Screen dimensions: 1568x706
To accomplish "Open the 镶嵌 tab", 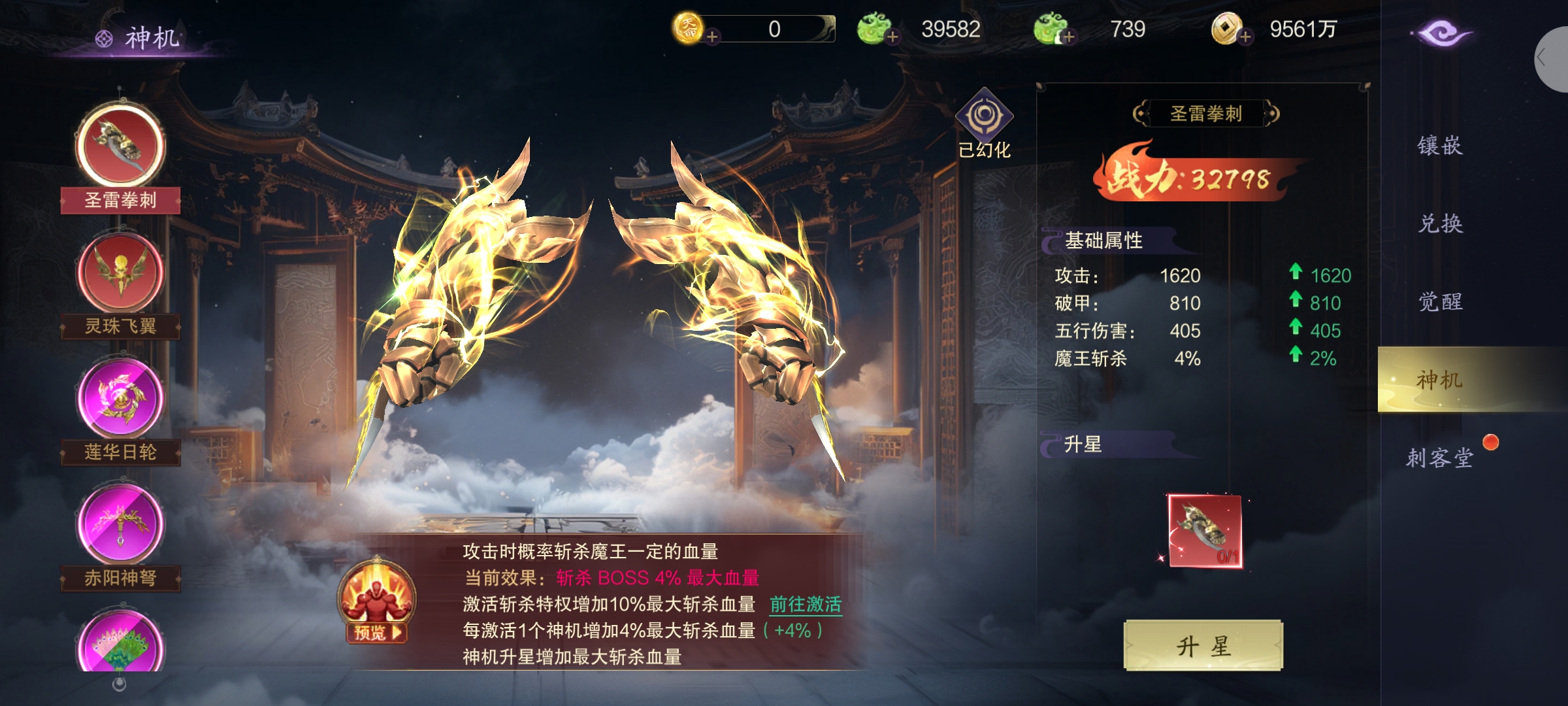I will 1440,145.
